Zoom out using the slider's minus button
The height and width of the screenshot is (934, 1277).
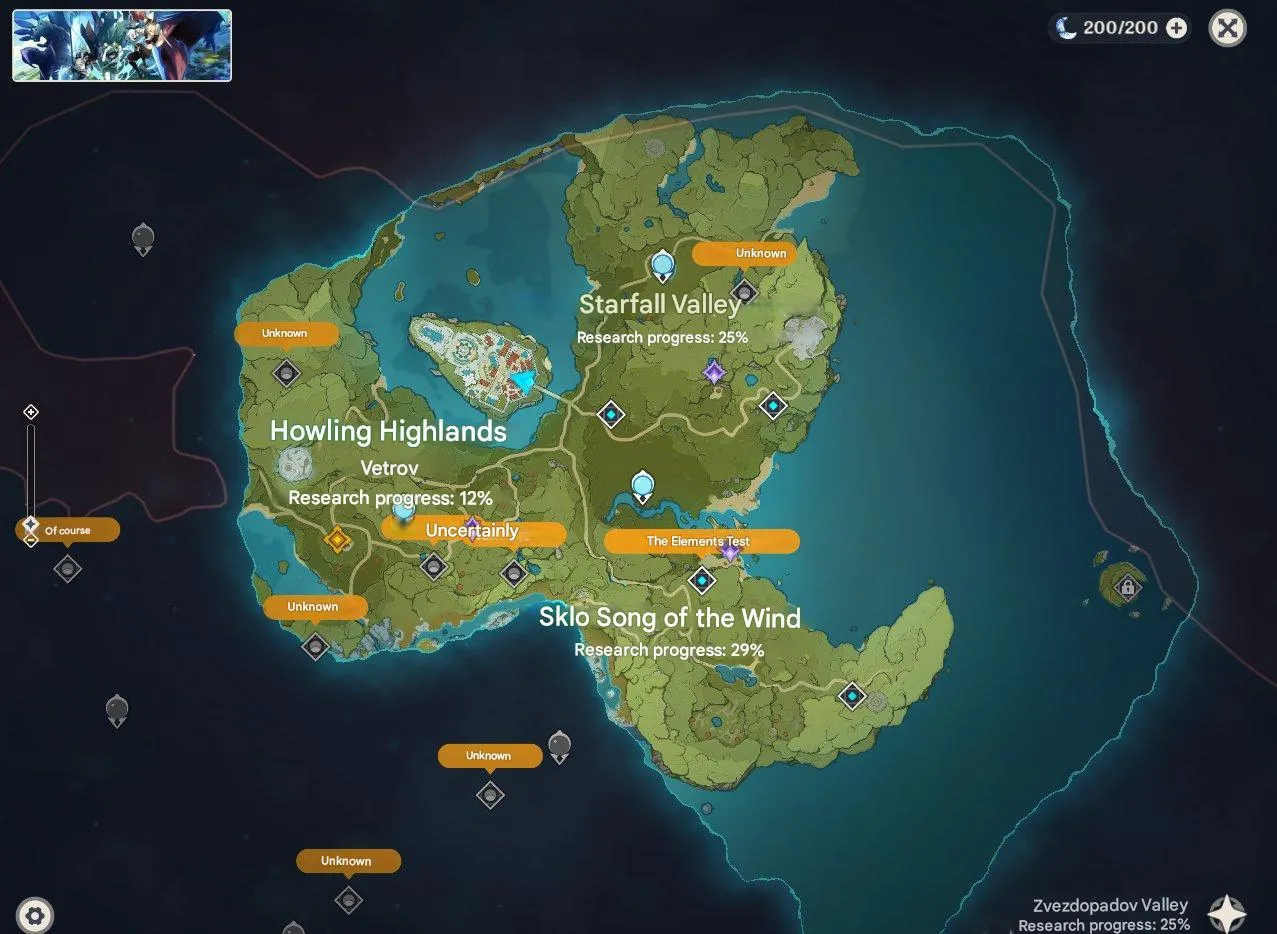tap(31, 541)
